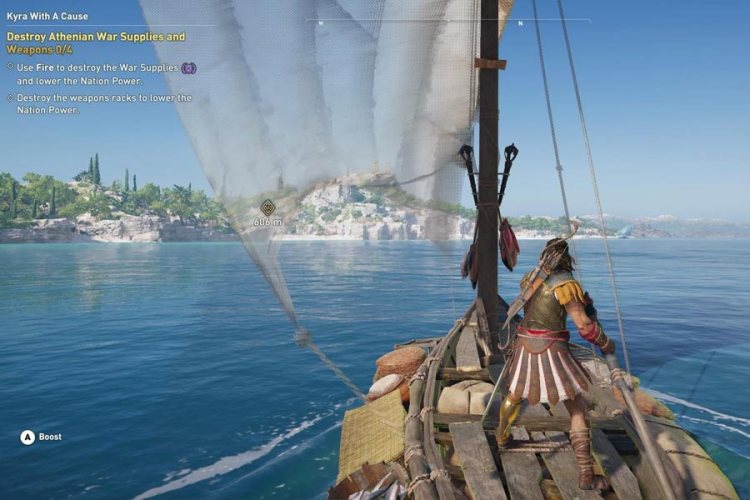Click the diamond objective marker above 606 m
This screenshot has height=500, width=750.
[x=267, y=207]
